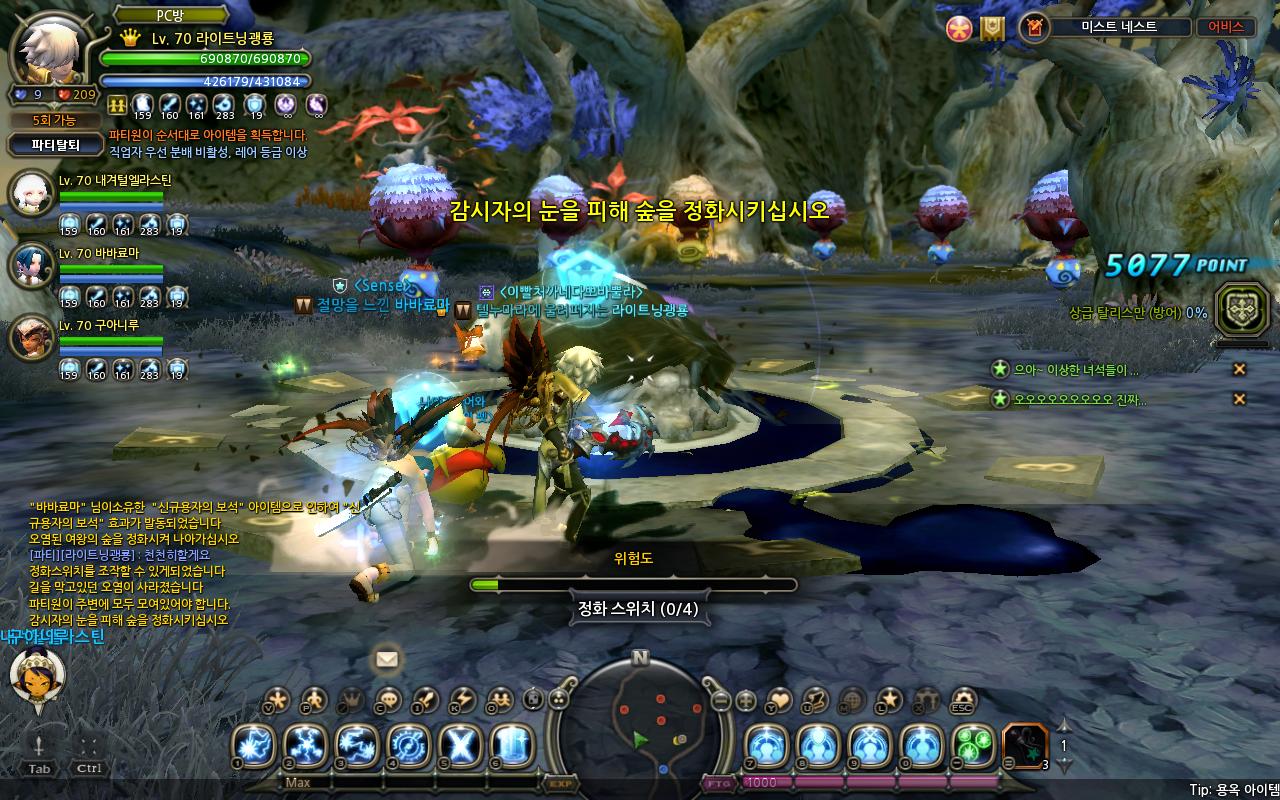The height and width of the screenshot is (800, 1280).
Task: Use the green orbs skill in the minus slot
Action: [x=973, y=746]
